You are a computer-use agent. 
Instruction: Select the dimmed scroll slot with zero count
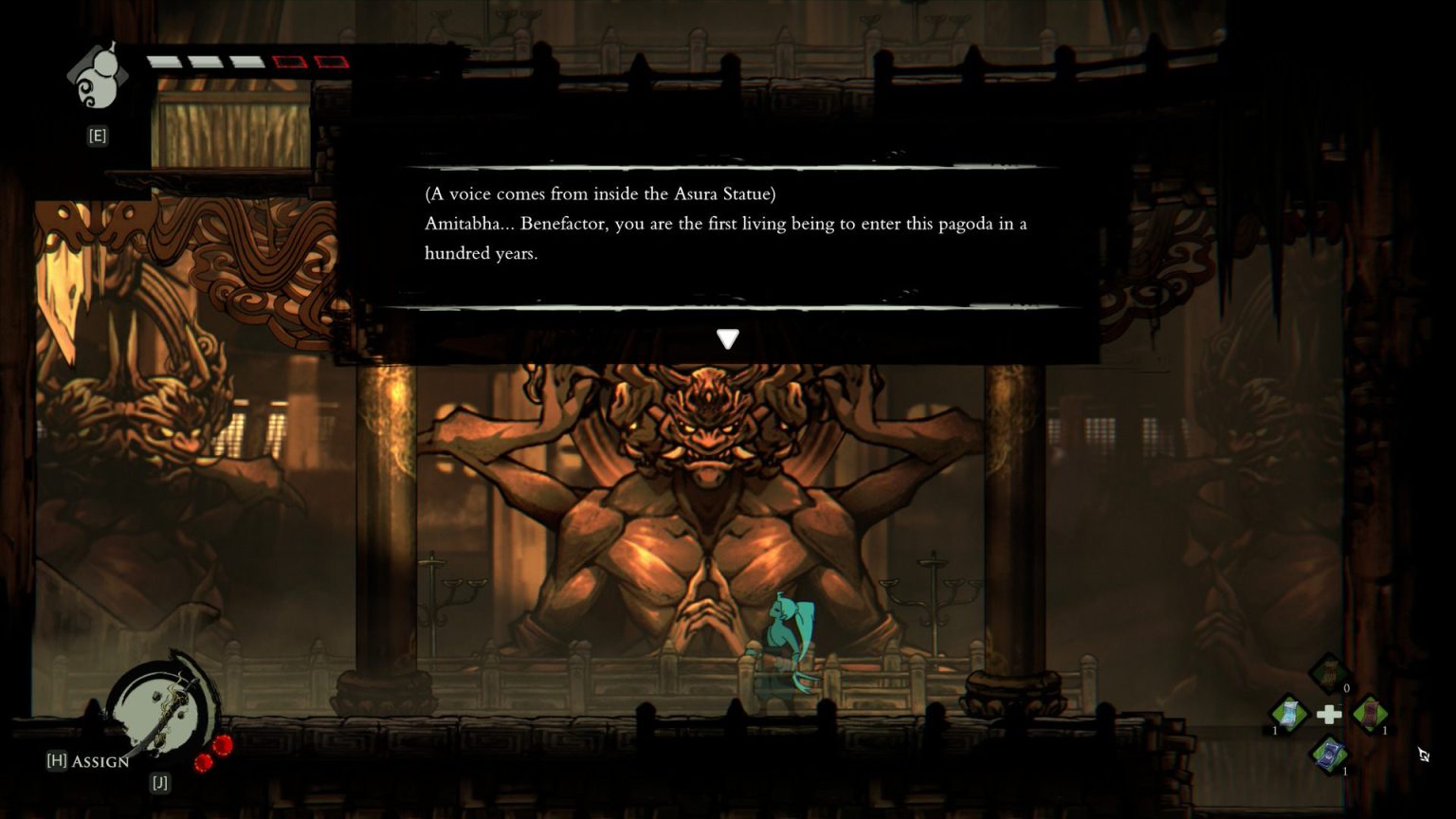pyautogui.click(x=1329, y=672)
